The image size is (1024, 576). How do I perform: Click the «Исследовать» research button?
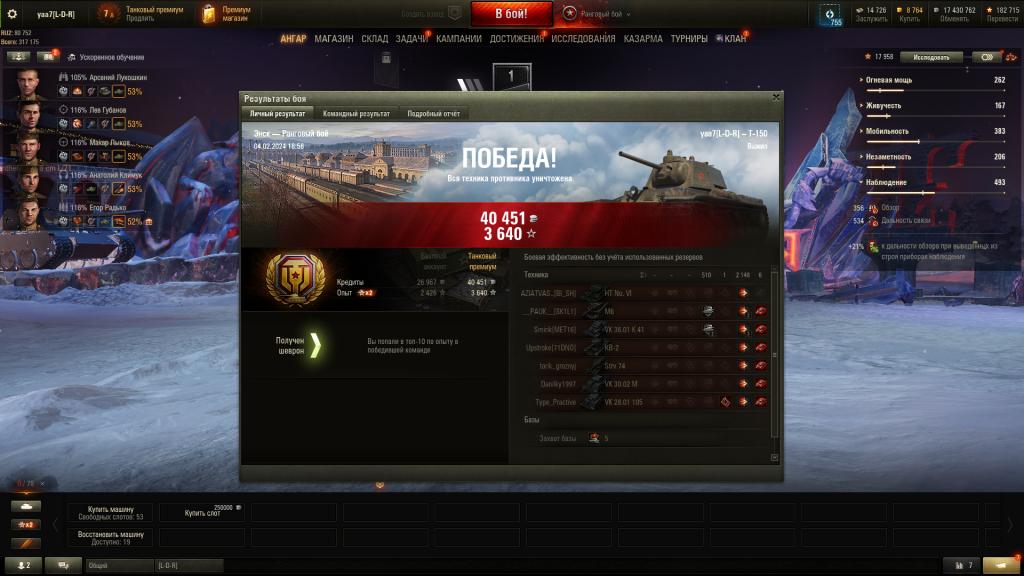[x=931, y=57]
